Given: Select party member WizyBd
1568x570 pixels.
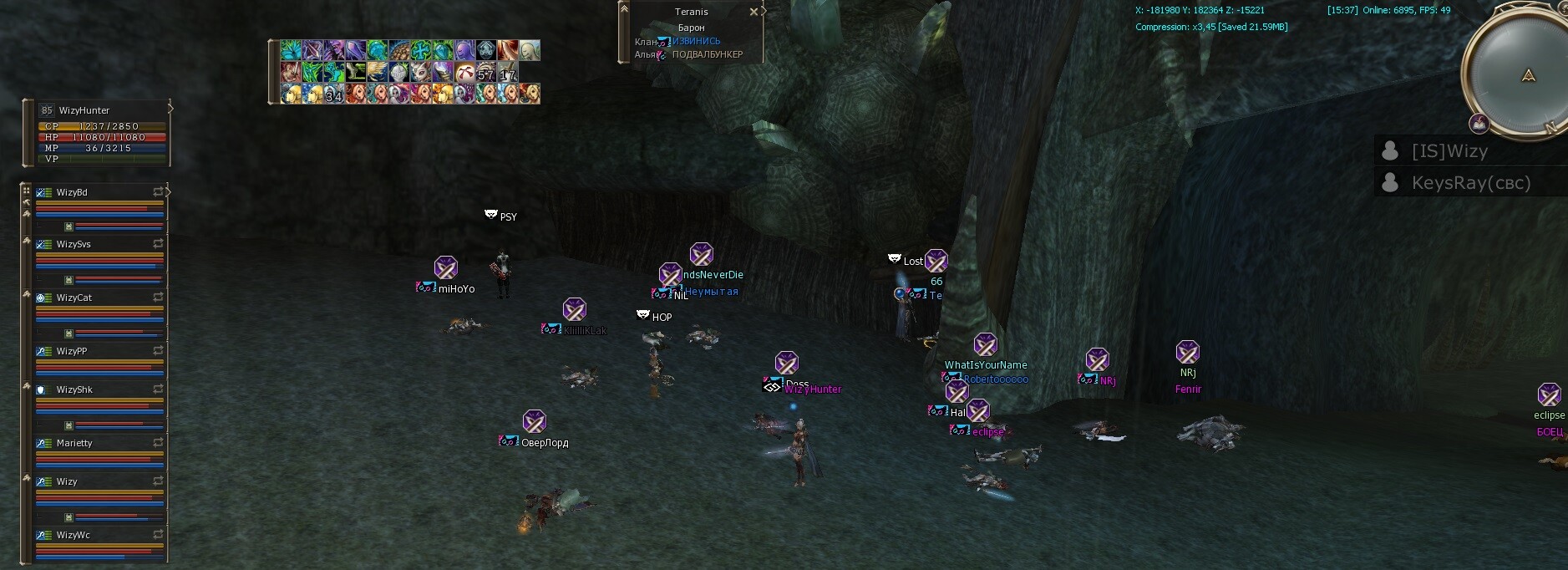Looking at the screenshot, I should click(x=73, y=193).
